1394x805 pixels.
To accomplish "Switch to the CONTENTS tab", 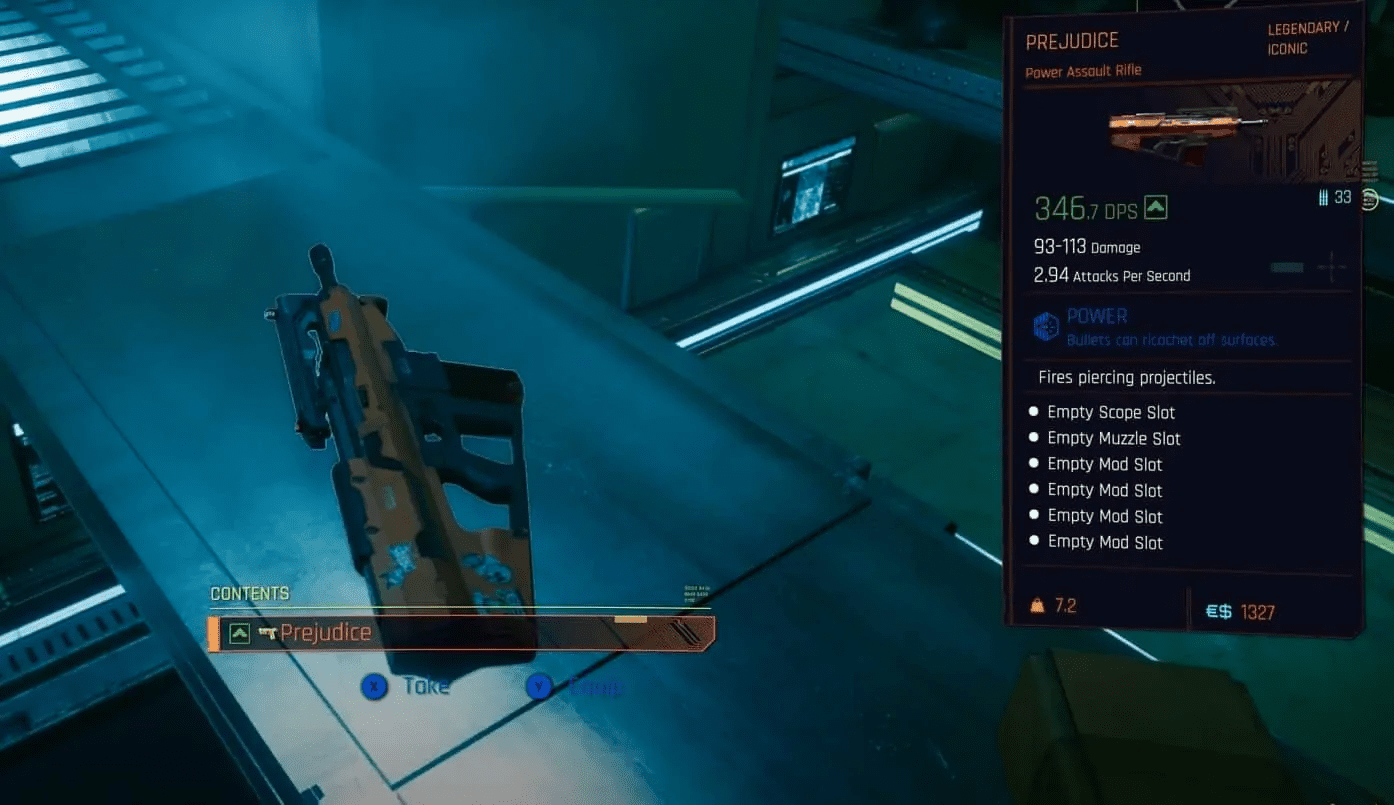I will [249, 593].
